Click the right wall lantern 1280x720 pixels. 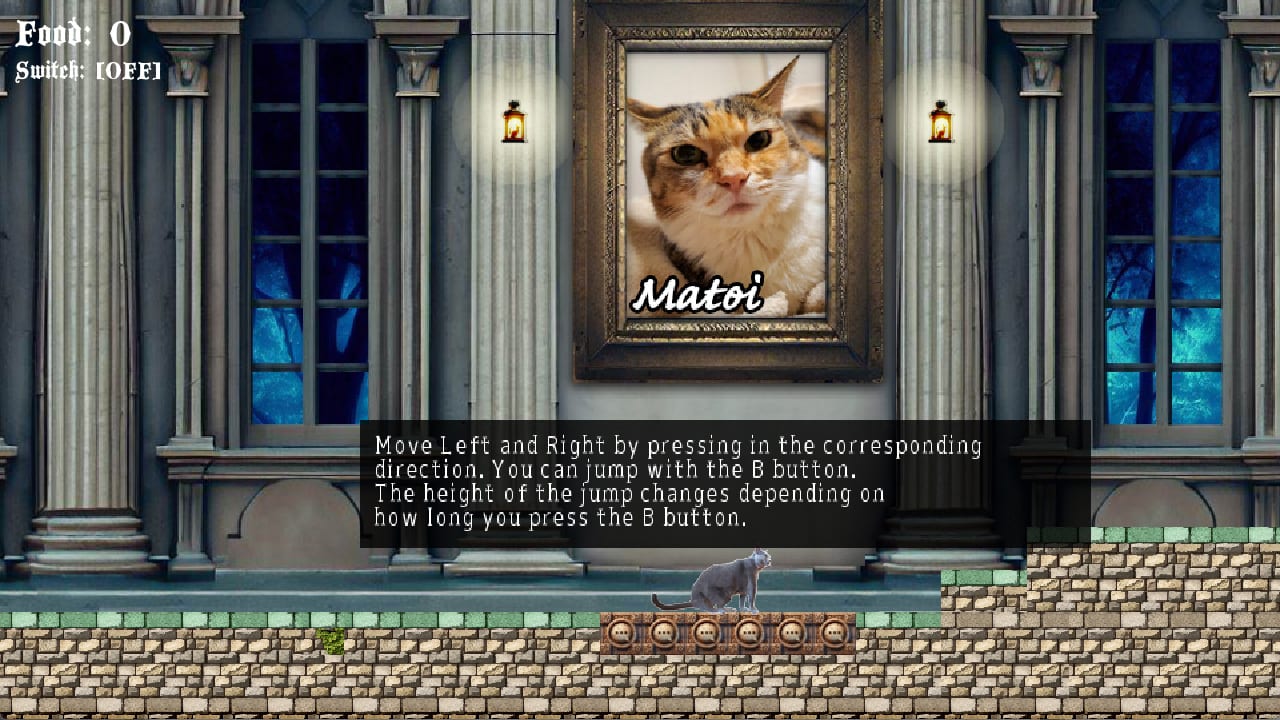tap(941, 122)
